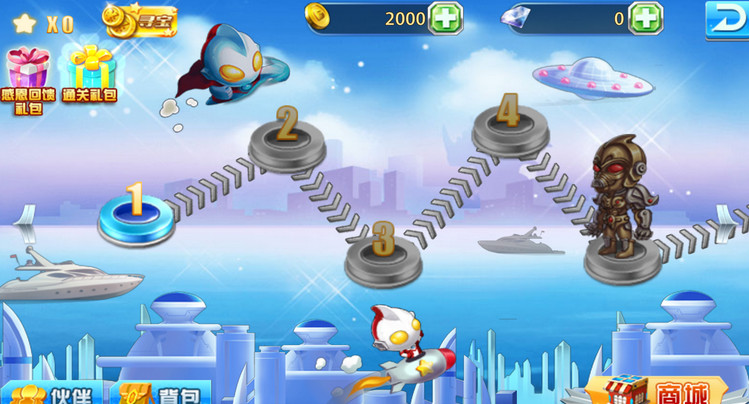Add diamonds with the plus button
The width and height of the screenshot is (749, 404).
[x=645, y=18]
